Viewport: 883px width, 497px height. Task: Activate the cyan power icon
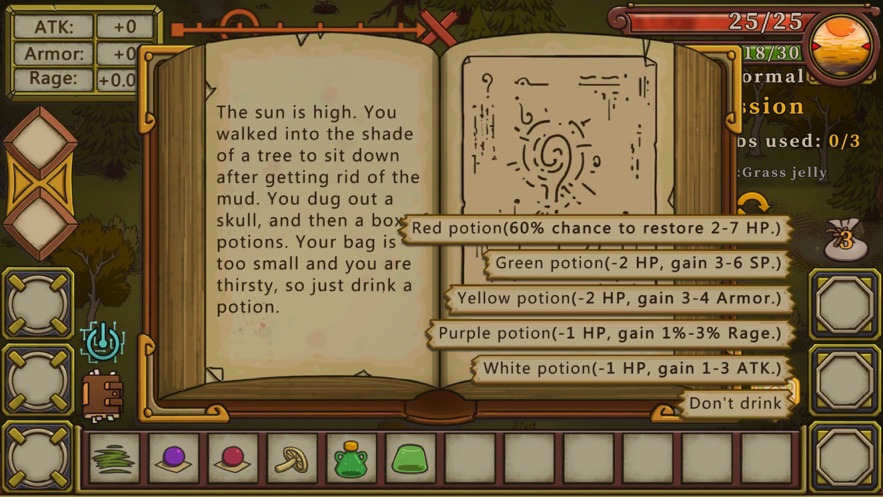[102, 343]
